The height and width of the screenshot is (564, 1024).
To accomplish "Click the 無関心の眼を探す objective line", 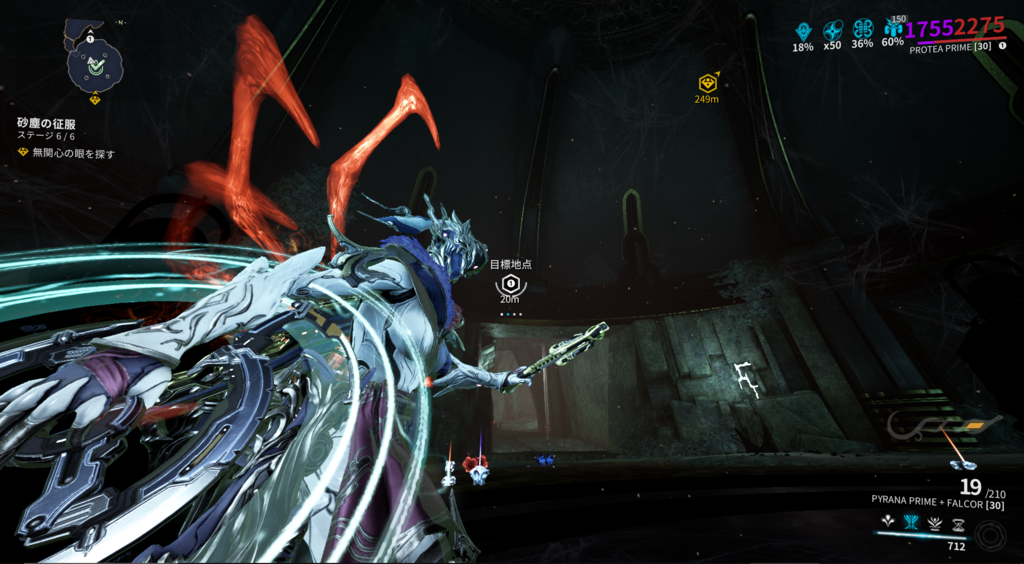I will (73, 153).
